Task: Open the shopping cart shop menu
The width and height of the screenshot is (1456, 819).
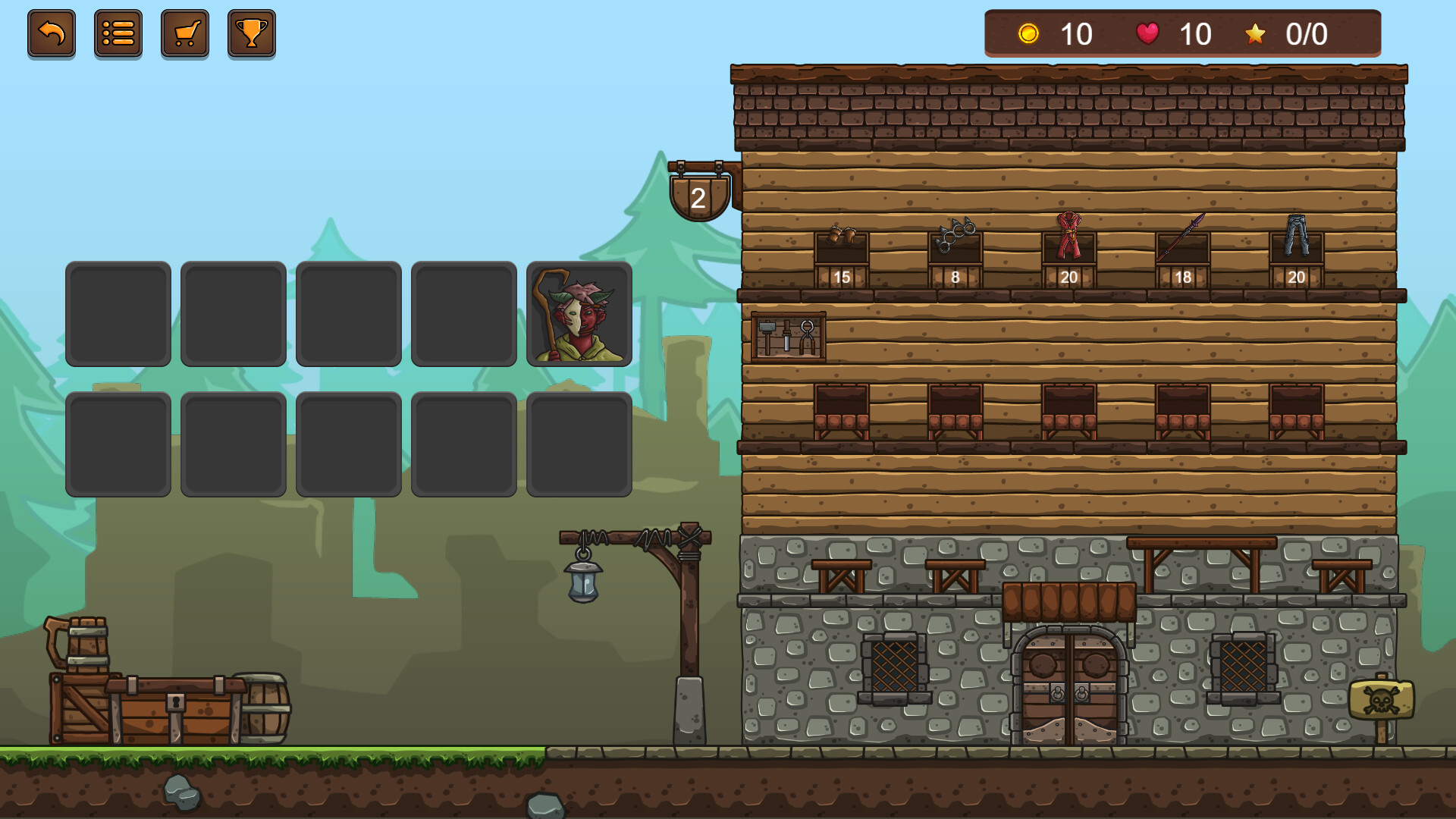Action: 184,33
